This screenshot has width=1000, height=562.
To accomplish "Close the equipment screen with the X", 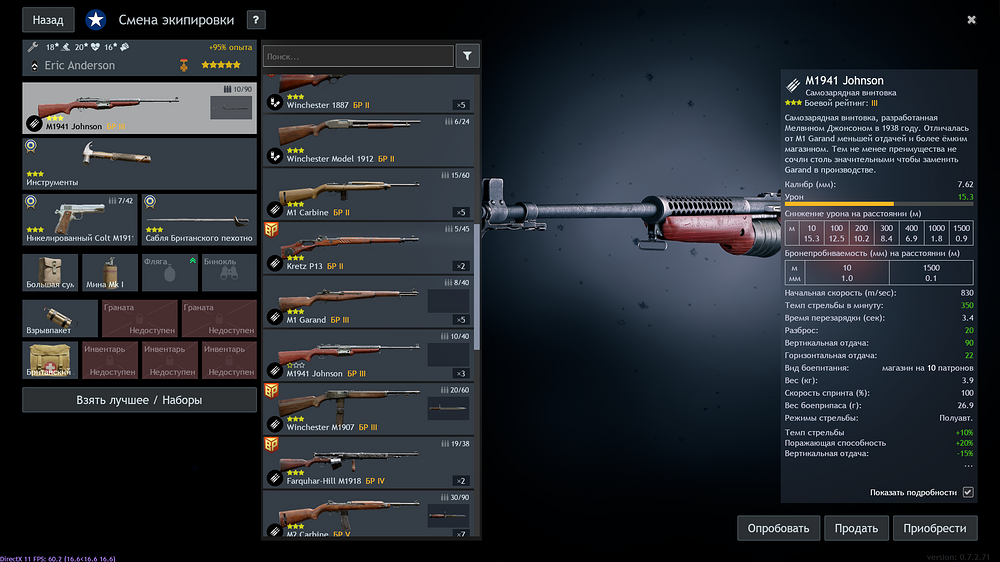I will click(x=971, y=19).
